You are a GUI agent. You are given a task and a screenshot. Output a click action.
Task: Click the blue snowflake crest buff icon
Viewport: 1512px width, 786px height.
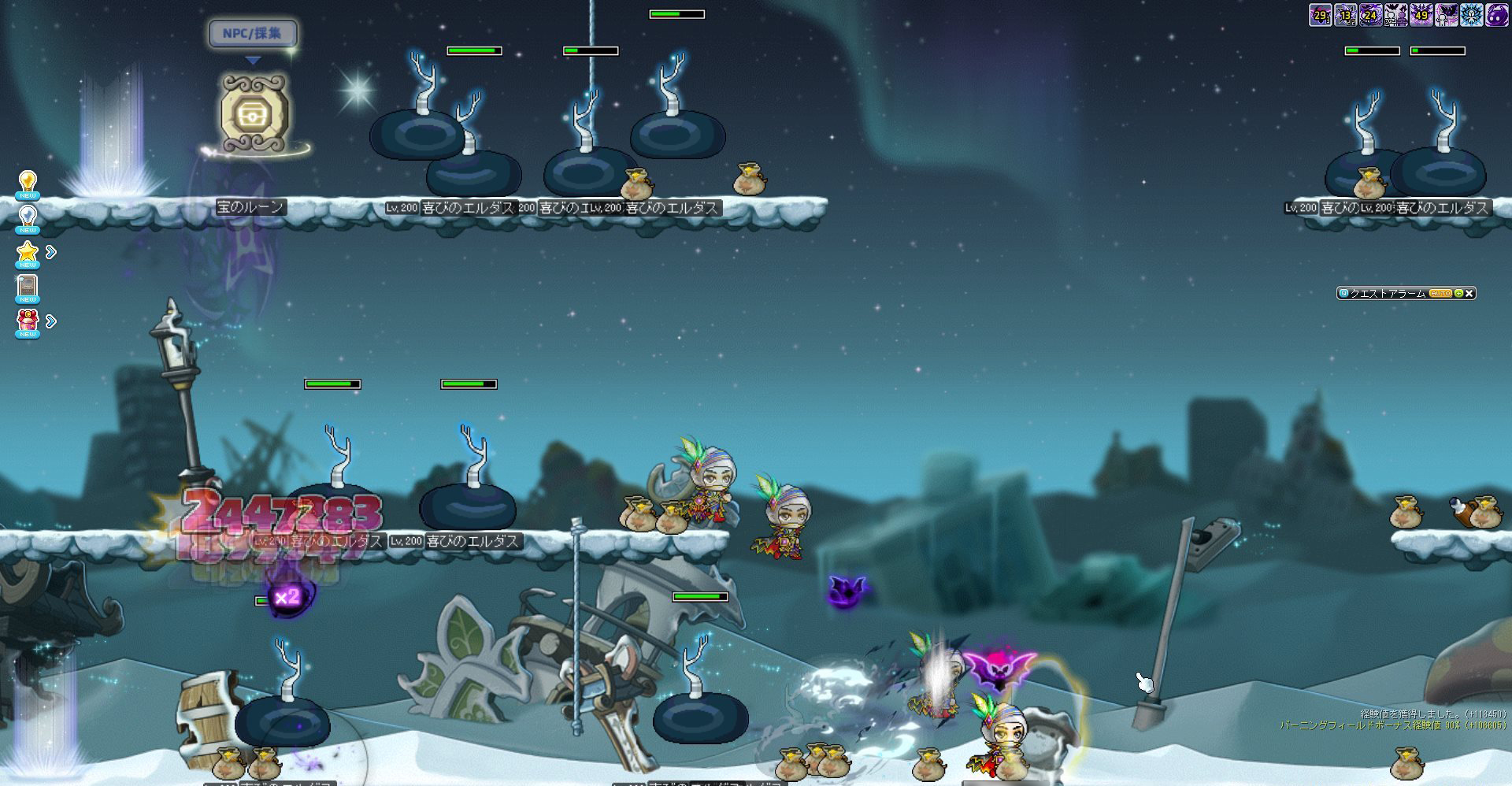[1472, 15]
